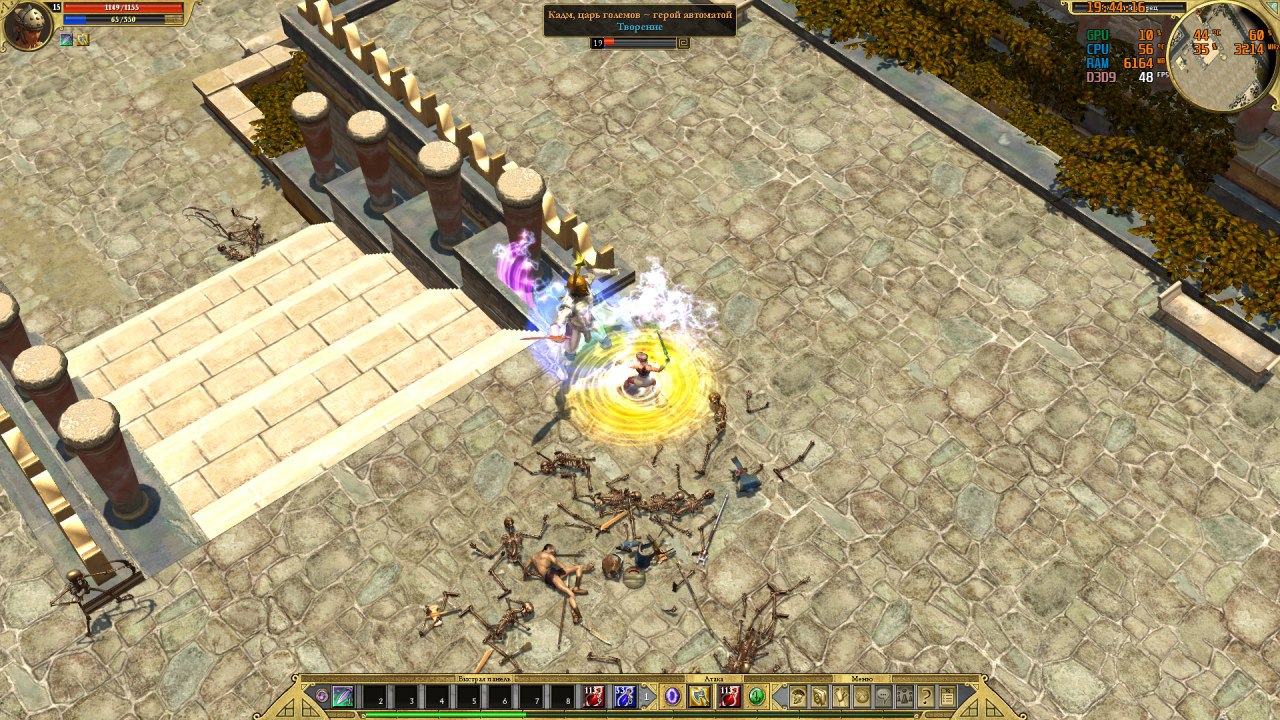1280x720 pixels.
Task: Toggle the small button beside the enemy health bar
Action: pos(684,43)
